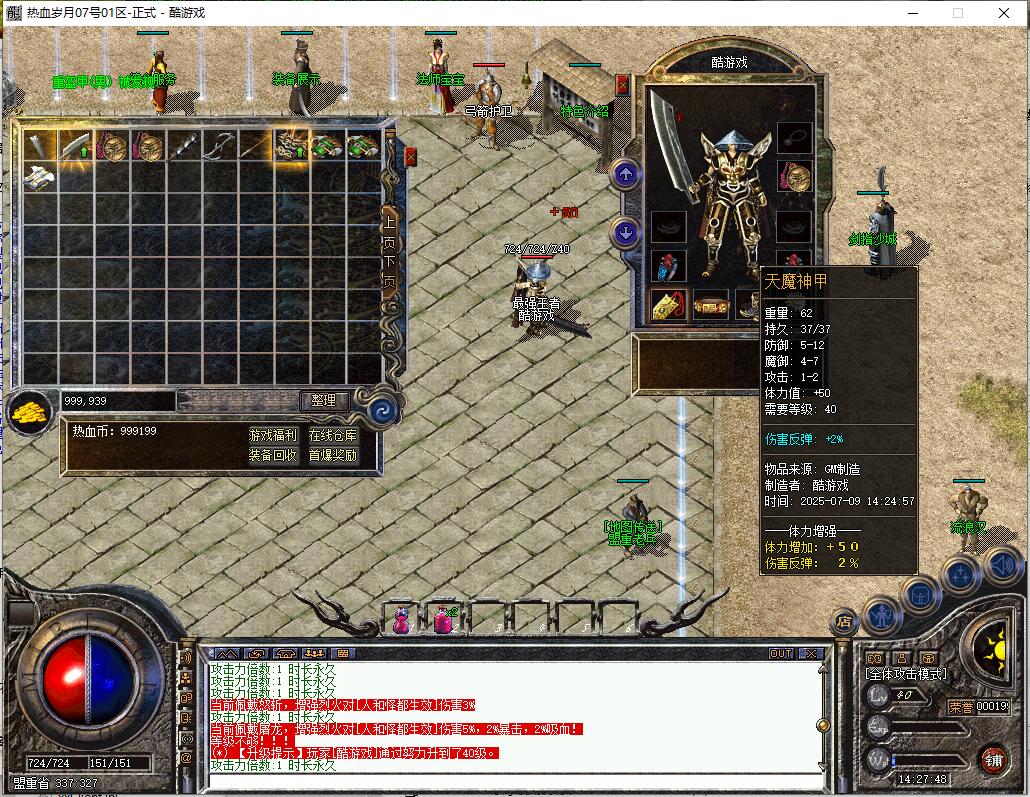
Task: Click the blue swirl button on the bag
Action: pyautogui.click(x=382, y=410)
